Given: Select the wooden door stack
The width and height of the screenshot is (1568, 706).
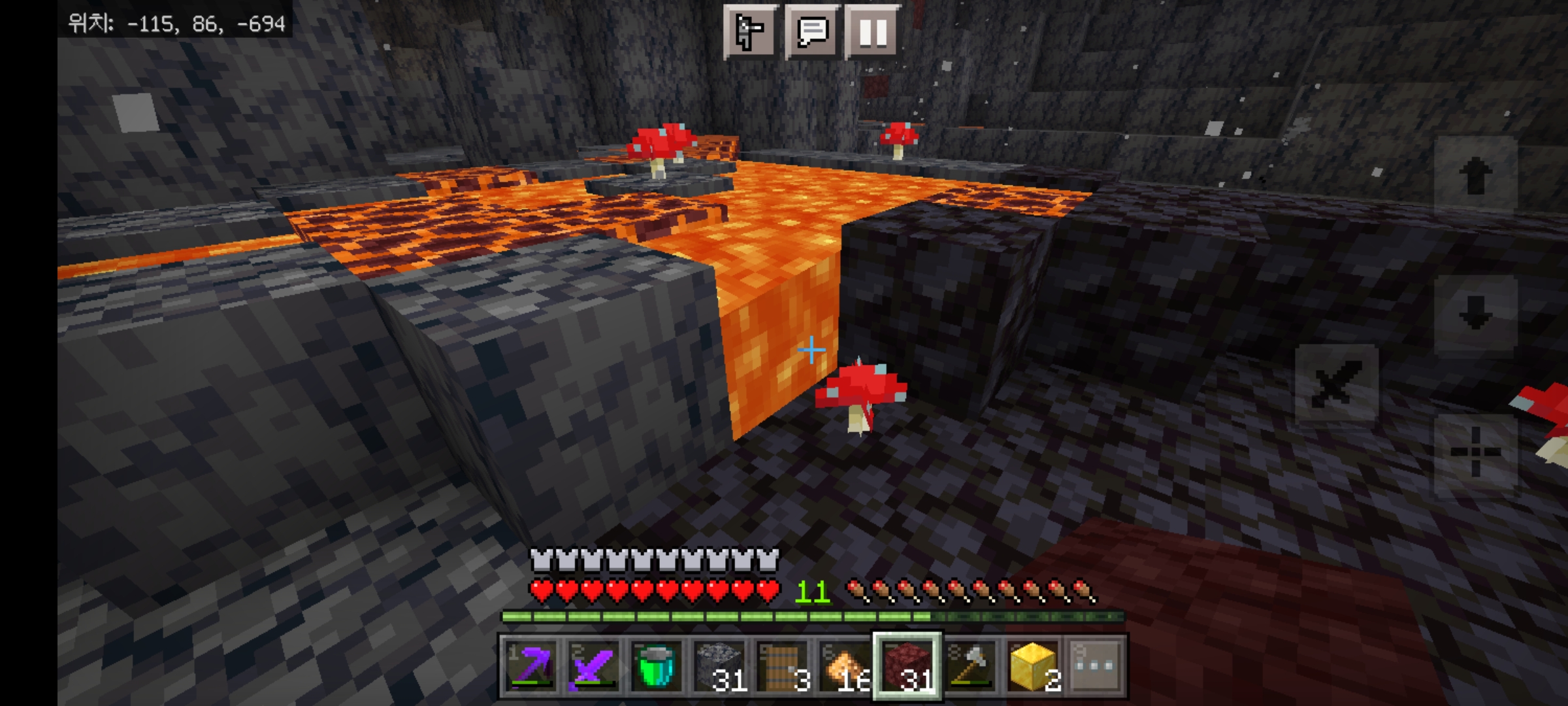Looking at the screenshot, I should click(781, 666).
